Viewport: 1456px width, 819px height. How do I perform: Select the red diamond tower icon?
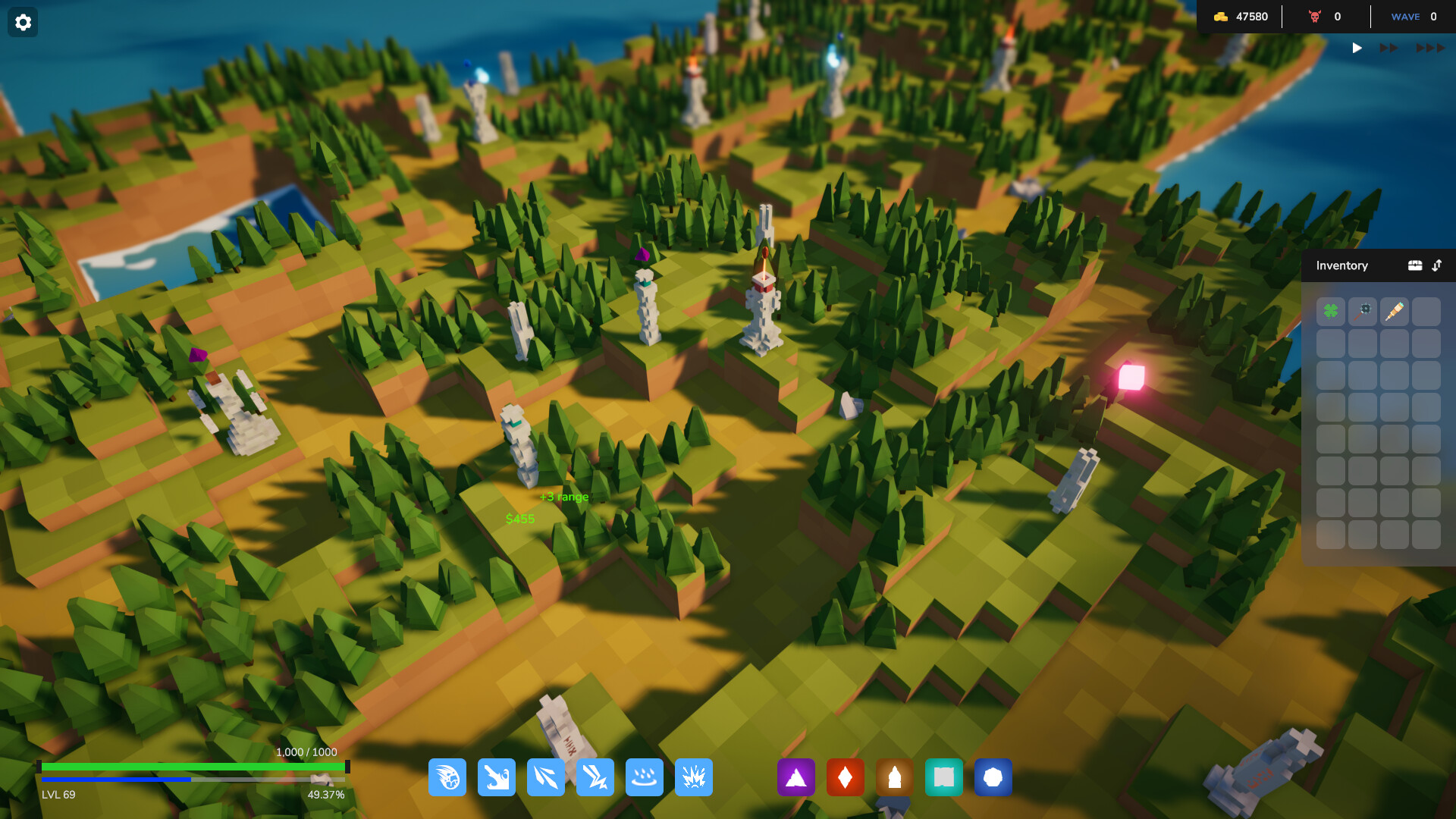845,777
